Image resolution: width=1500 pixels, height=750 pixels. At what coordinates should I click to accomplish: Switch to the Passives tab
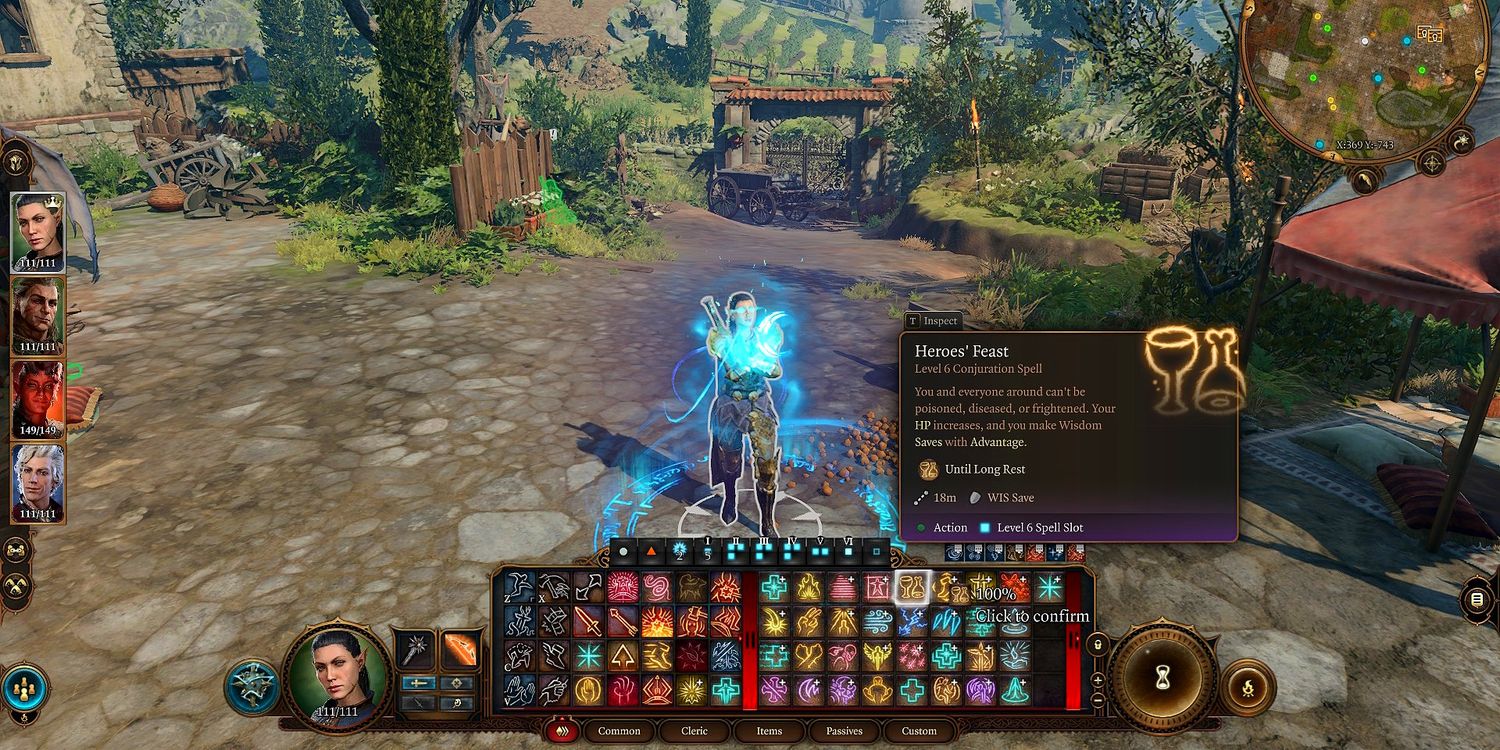844,731
